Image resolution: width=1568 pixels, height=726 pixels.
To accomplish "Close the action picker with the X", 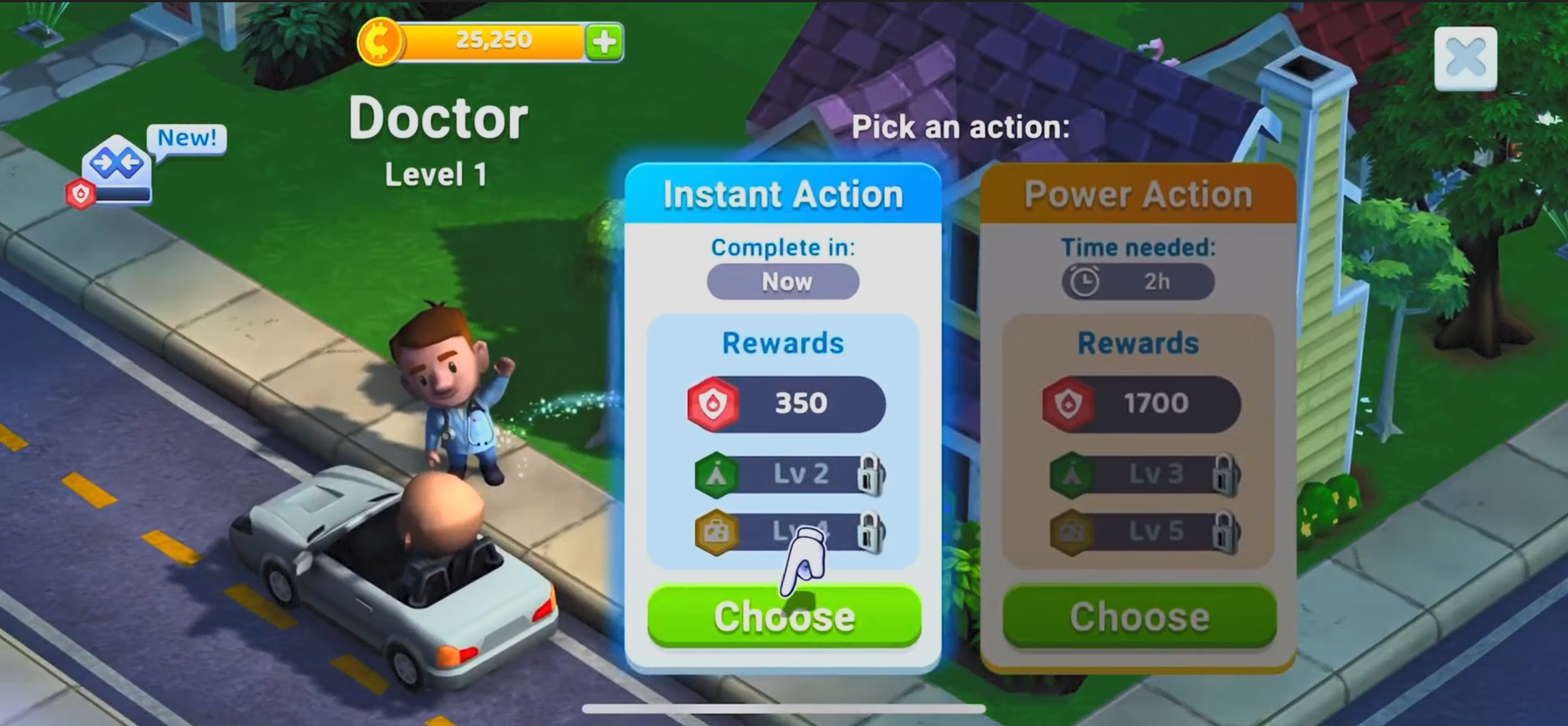I will coord(1465,59).
